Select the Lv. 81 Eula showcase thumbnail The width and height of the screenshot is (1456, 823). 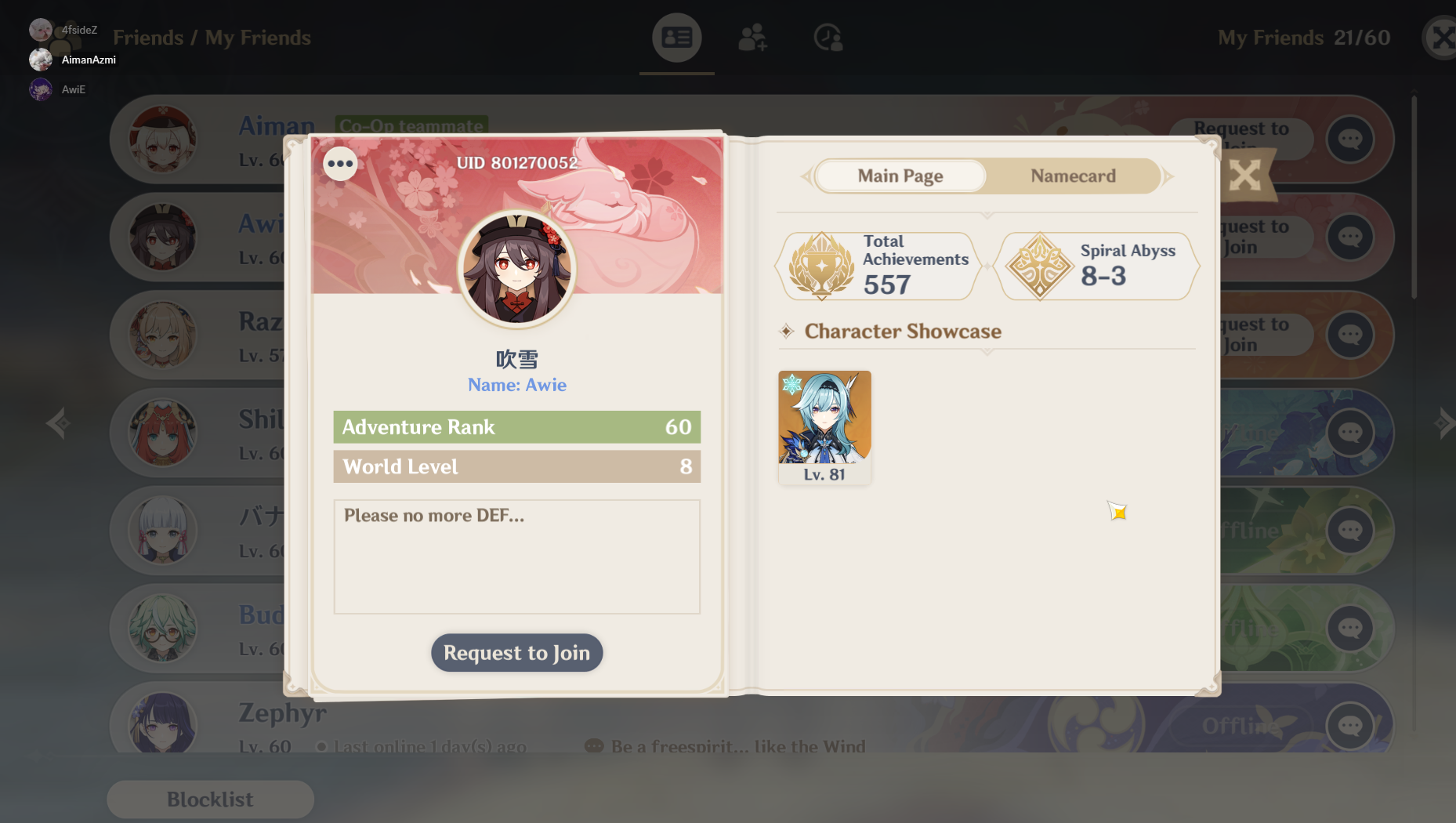coord(824,423)
